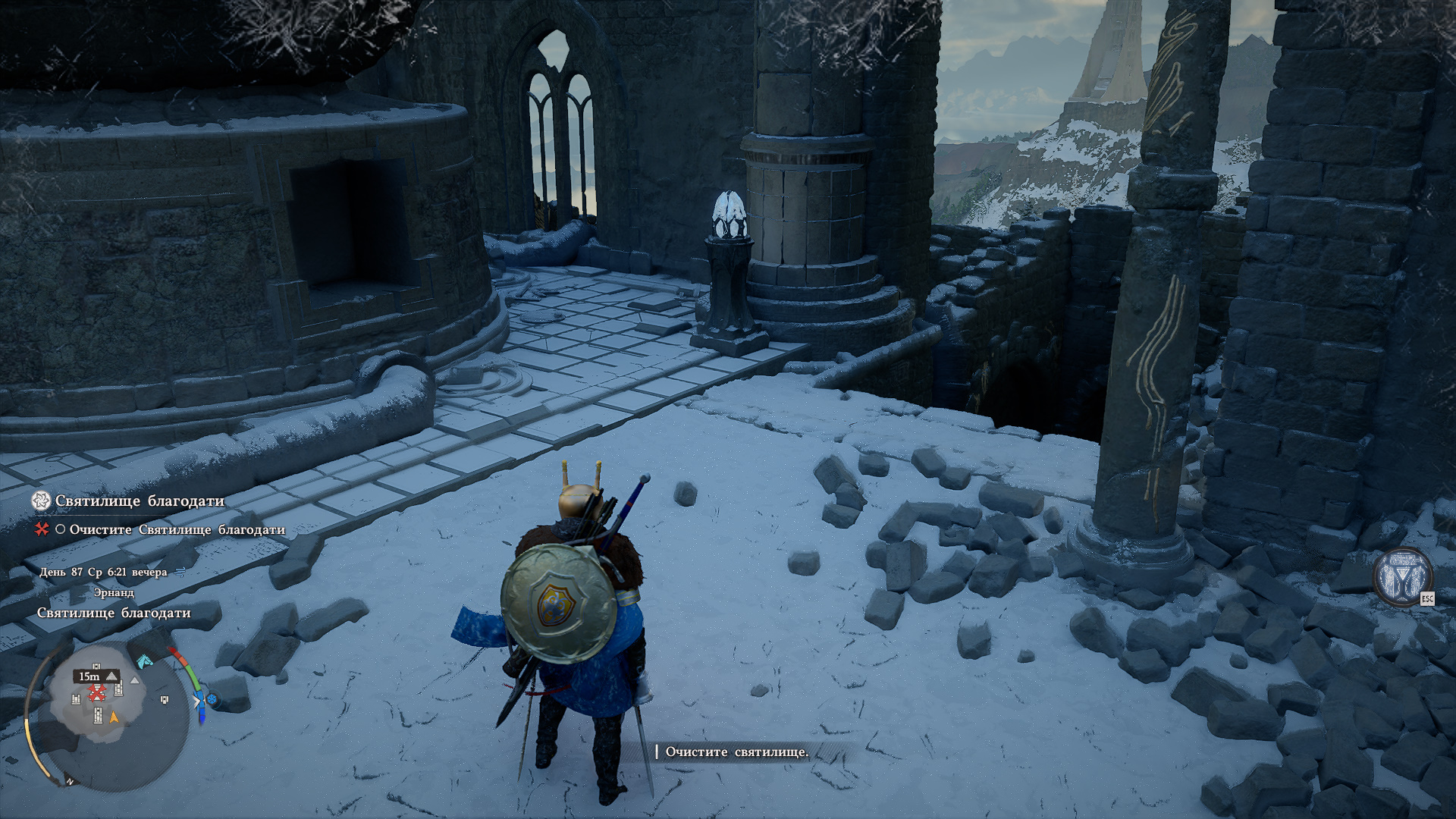The width and height of the screenshot is (1456, 819).
Task: Click the 15m distance marker label
Action: point(90,676)
